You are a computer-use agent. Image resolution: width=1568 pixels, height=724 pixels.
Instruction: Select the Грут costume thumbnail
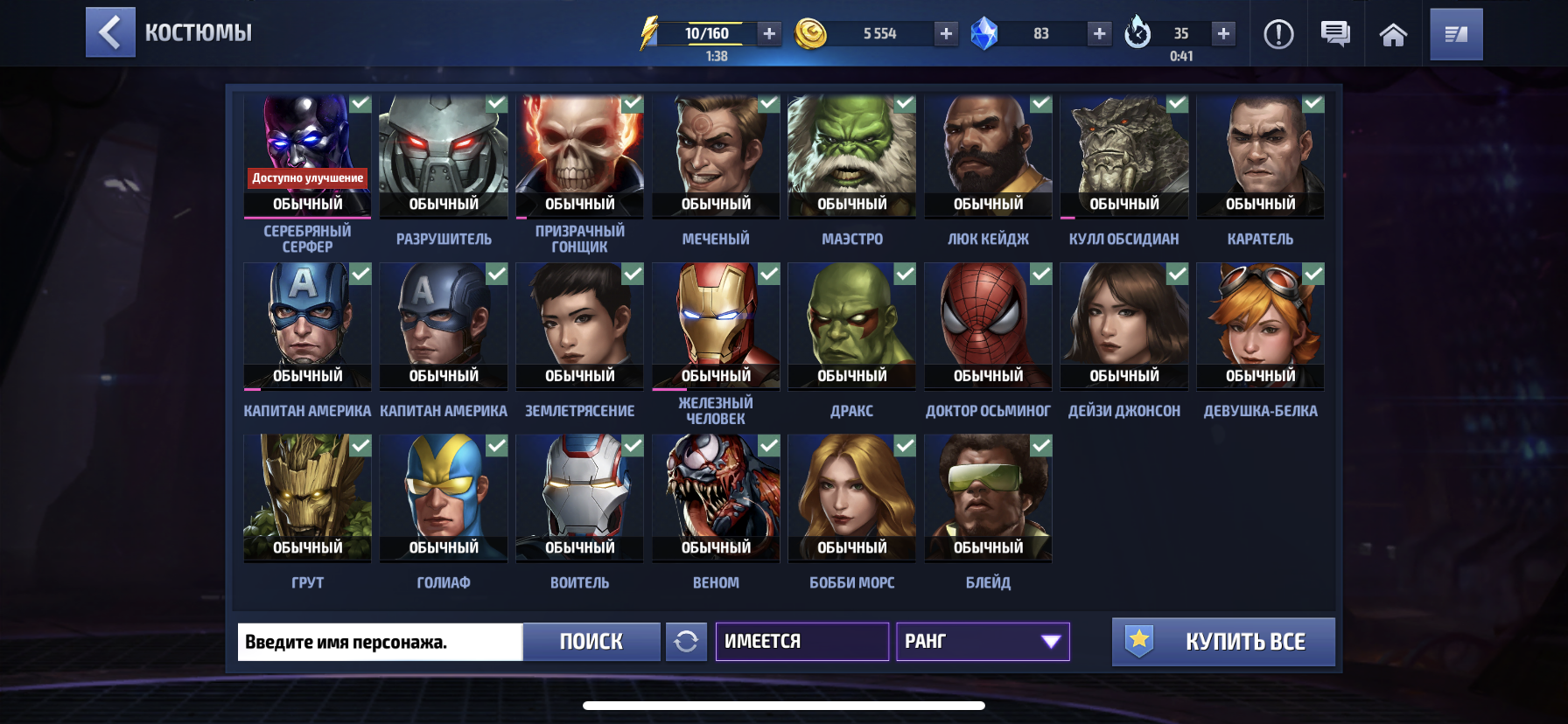[306, 498]
